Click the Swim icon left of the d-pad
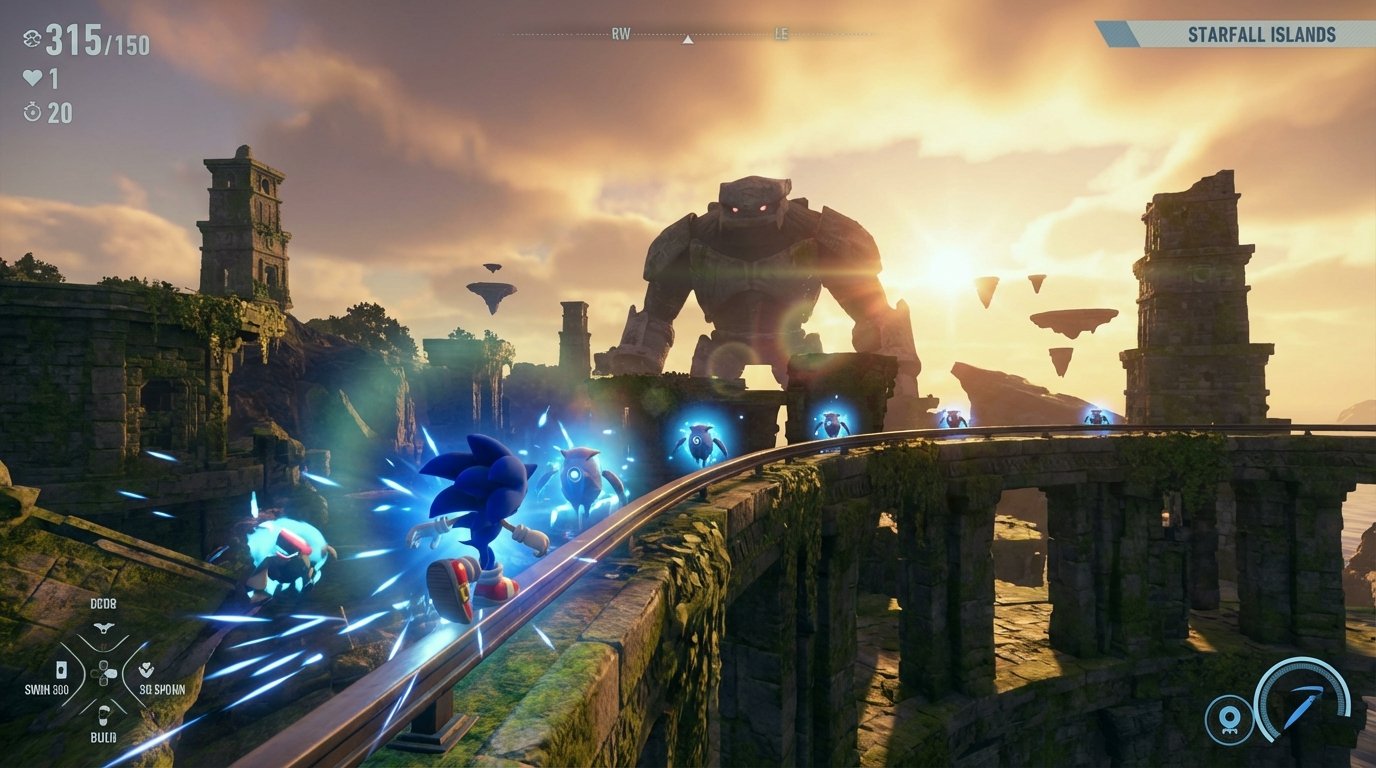The height and width of the screenshot is (768, 1376). (x=61, y=670)
